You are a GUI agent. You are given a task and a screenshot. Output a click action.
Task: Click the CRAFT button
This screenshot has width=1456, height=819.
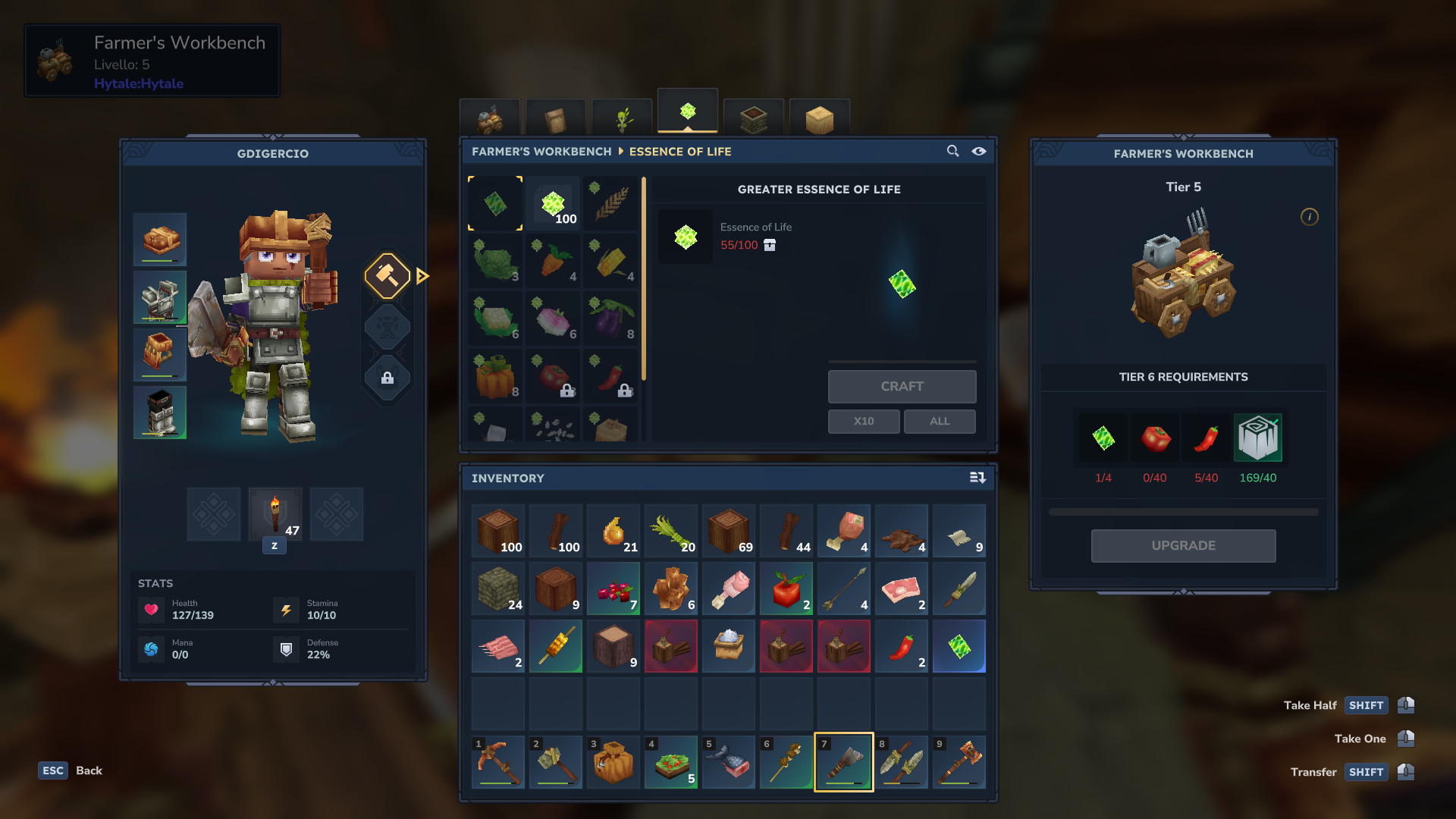pyautogui.click(x=902, y=387)
